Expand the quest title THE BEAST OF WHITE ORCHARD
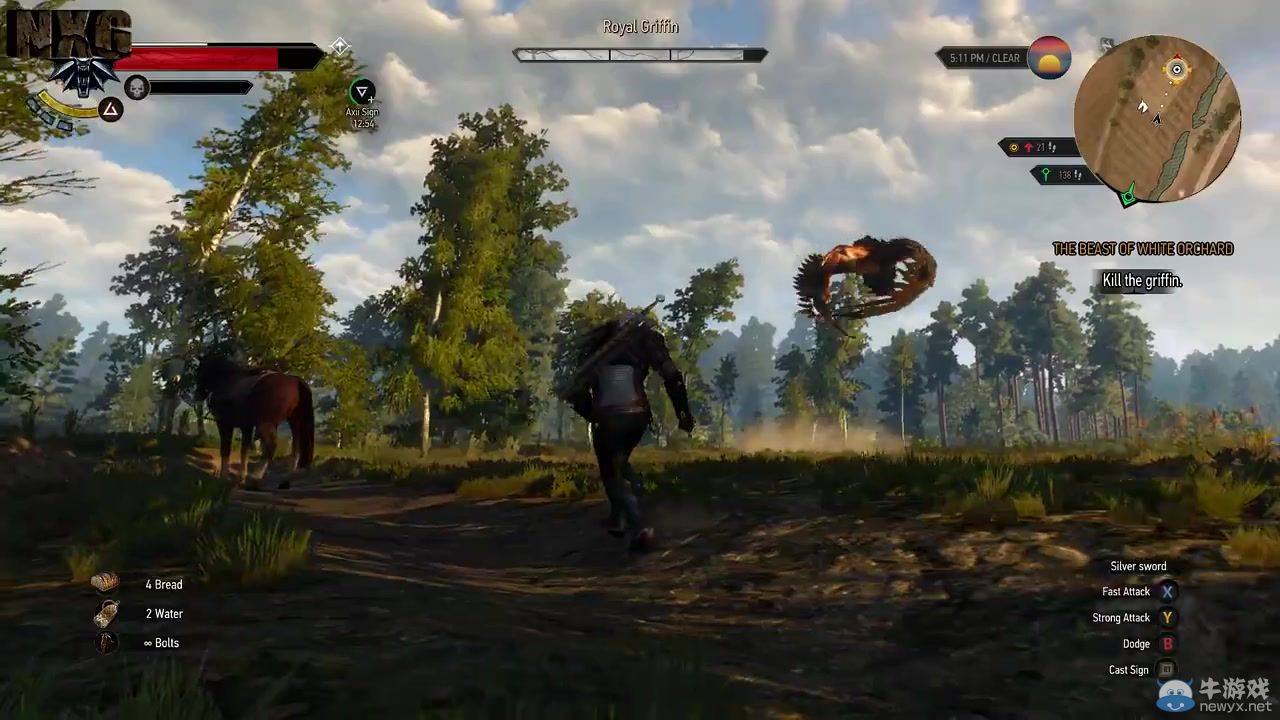This screenshot has height=720, width=1280. [1142, 248]
